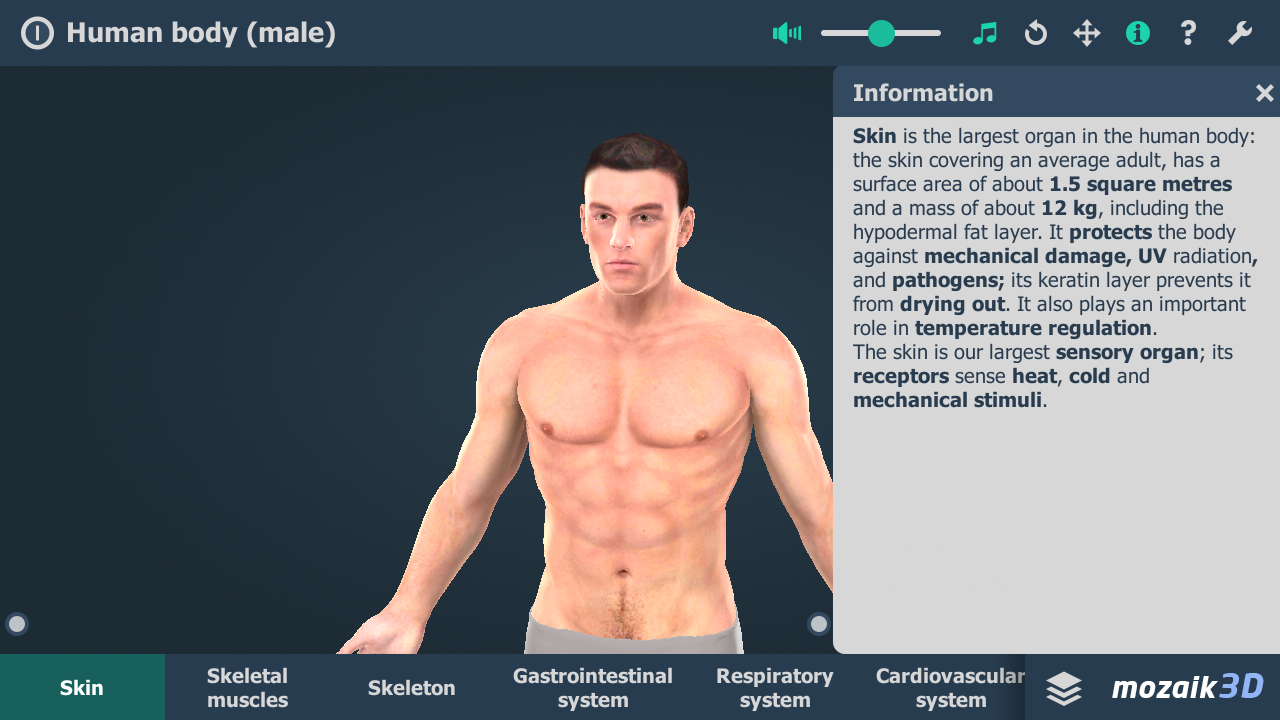Click the exit icon in the title bar
The image size is (1280, 720).
coord(37,32)
